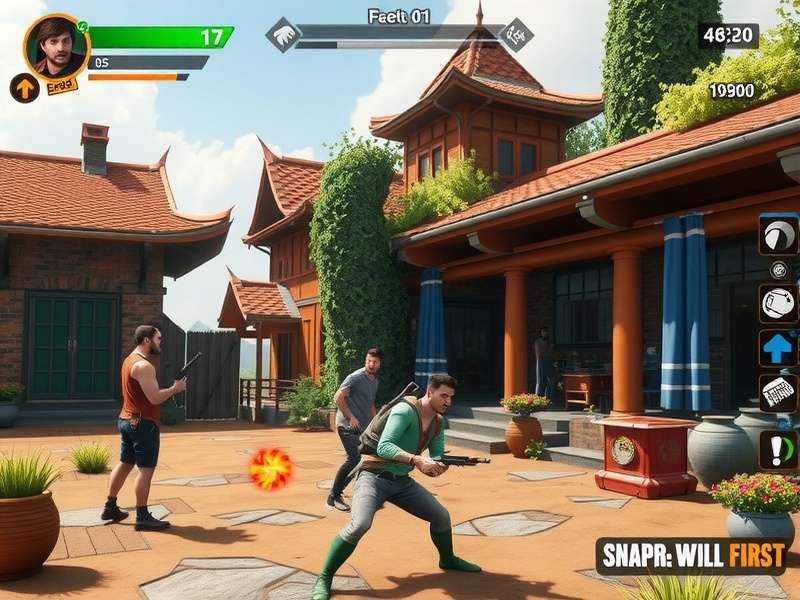800x600 pixels.
Task: Select the left team diamond emblem
Action: [x=283, y=35]
